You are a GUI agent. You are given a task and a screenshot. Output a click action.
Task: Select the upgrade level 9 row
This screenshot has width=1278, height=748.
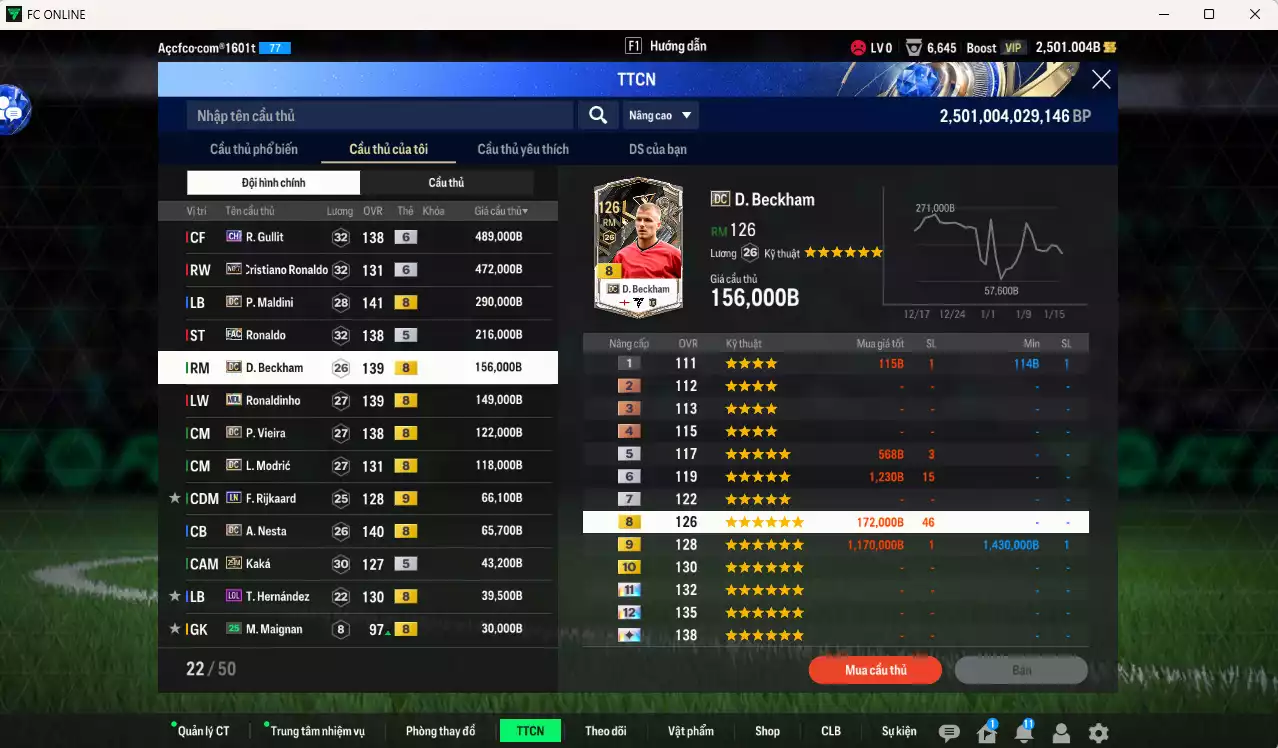click(835, 545)
